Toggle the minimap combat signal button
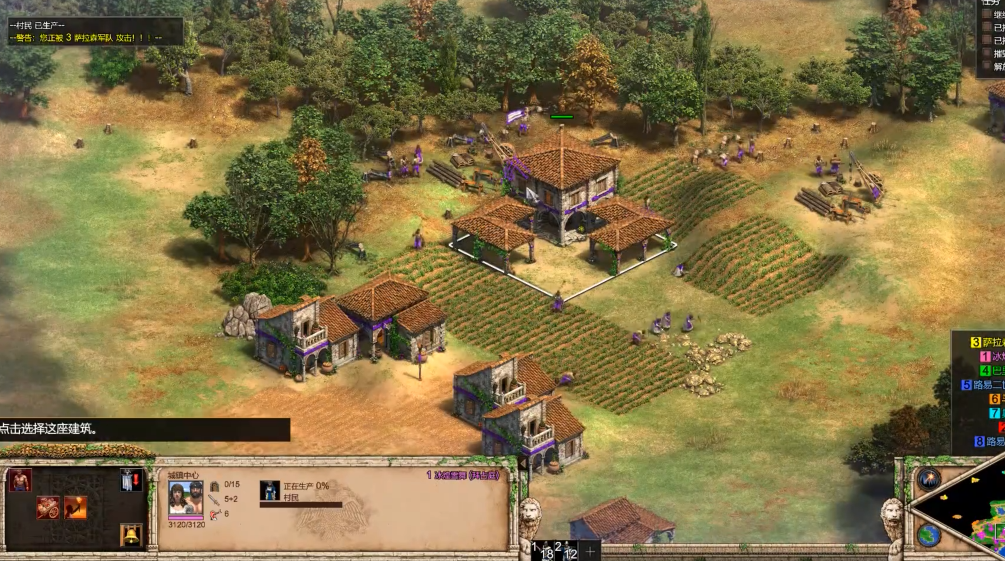The height and width of the screenshot is (561, 1005). click(x=928, y=478)
